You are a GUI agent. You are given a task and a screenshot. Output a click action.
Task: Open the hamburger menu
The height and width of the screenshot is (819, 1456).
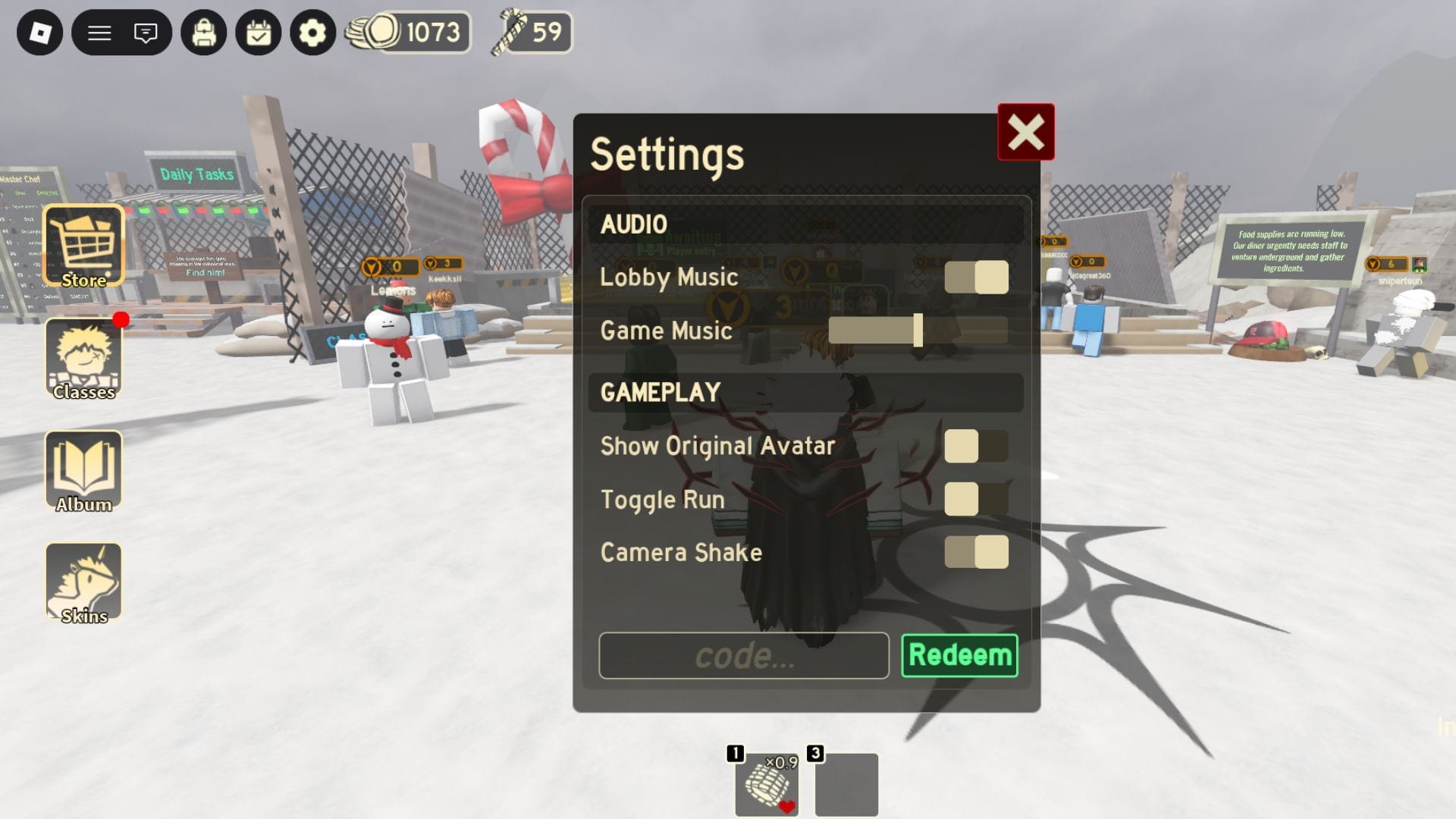pos(100,33)
